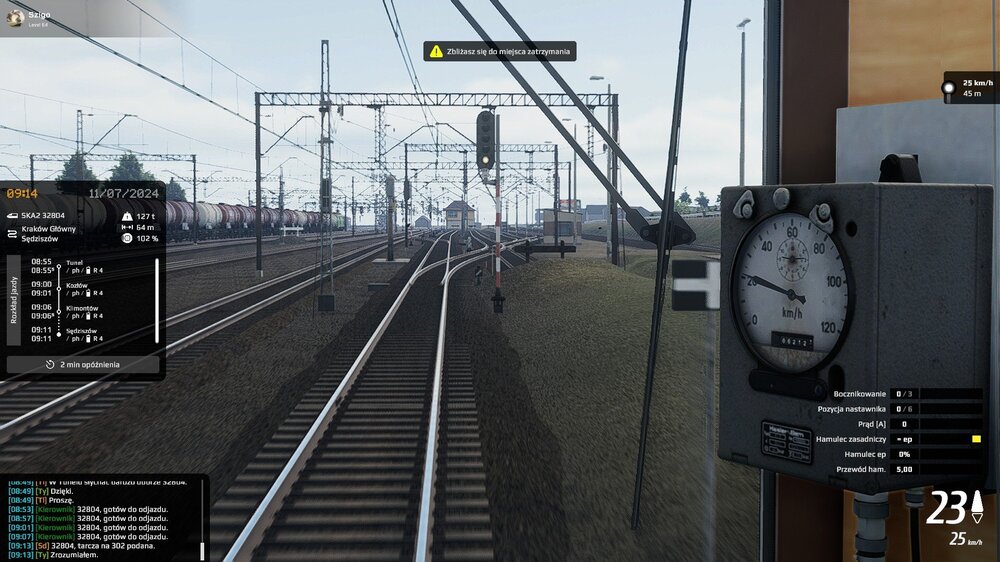The width and height of the screenshot is (1000, 562).
Task: Select the Tunel stop in the timetable
Action: pyautogui.click(x=76, y=262)
